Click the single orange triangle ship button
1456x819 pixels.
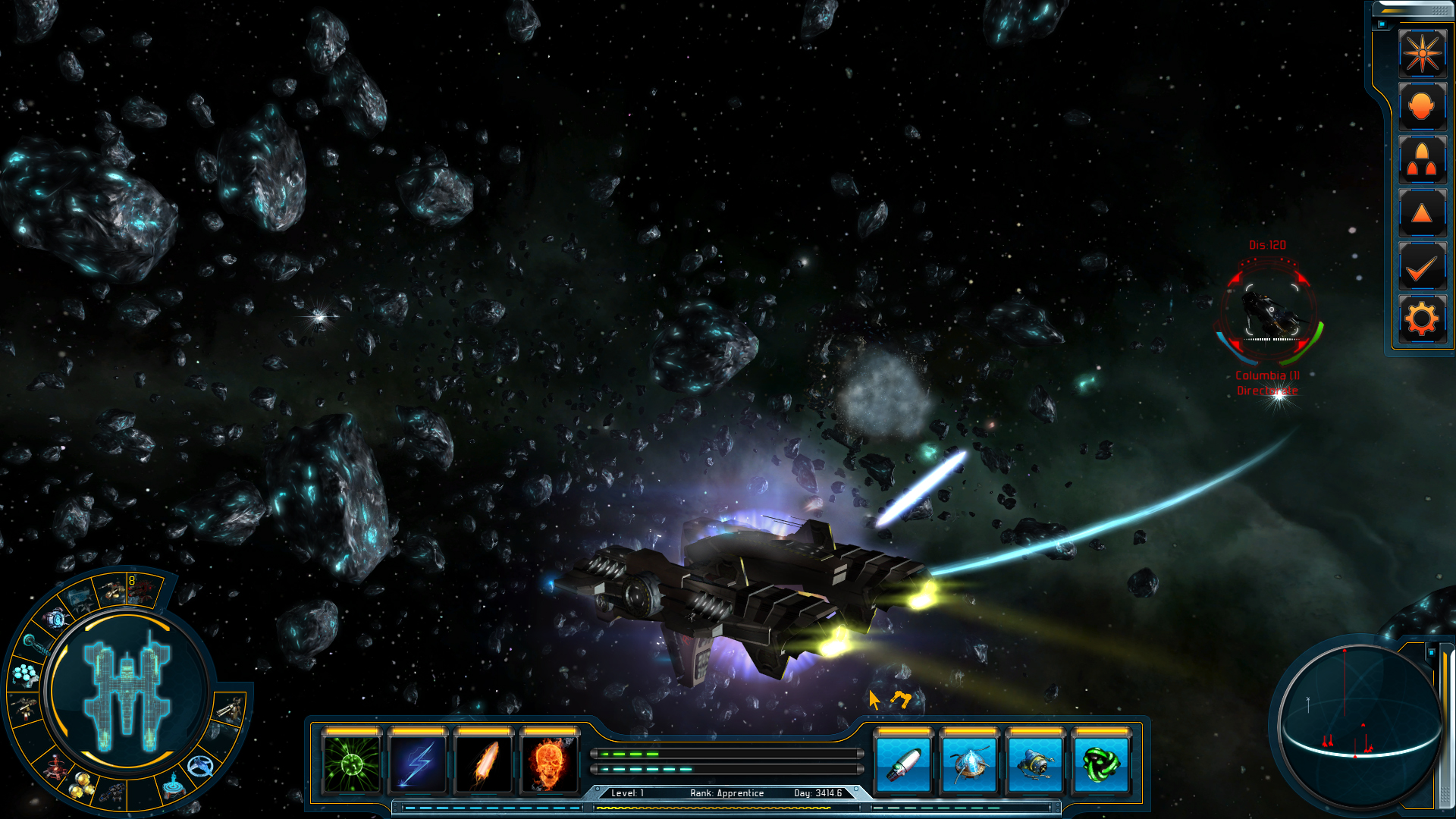point(1422,213)
